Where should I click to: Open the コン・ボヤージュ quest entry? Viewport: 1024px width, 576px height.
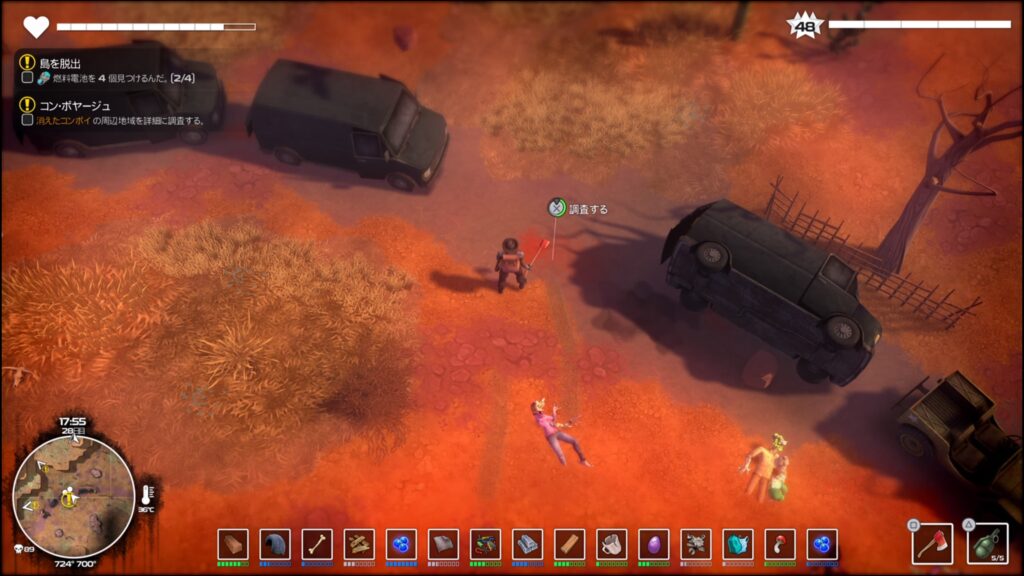click(x=75, y=105)
